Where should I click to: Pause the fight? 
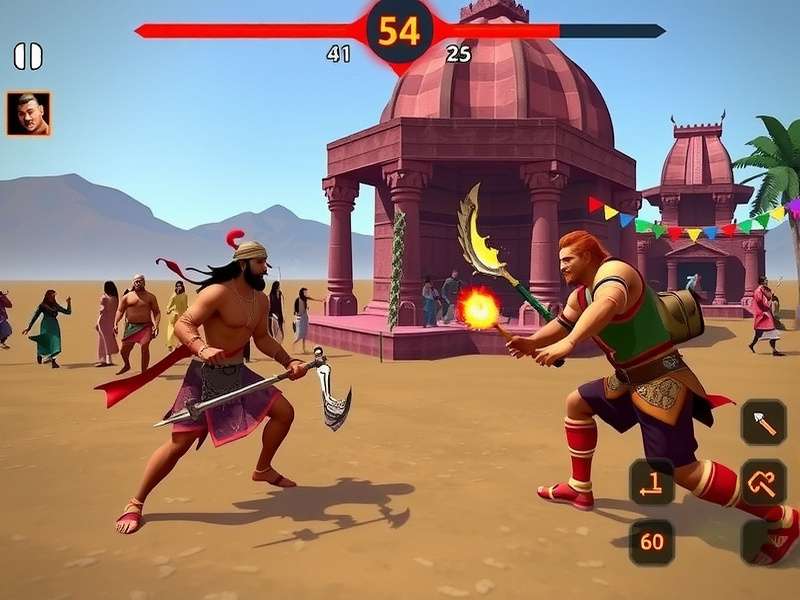(28, 57)
